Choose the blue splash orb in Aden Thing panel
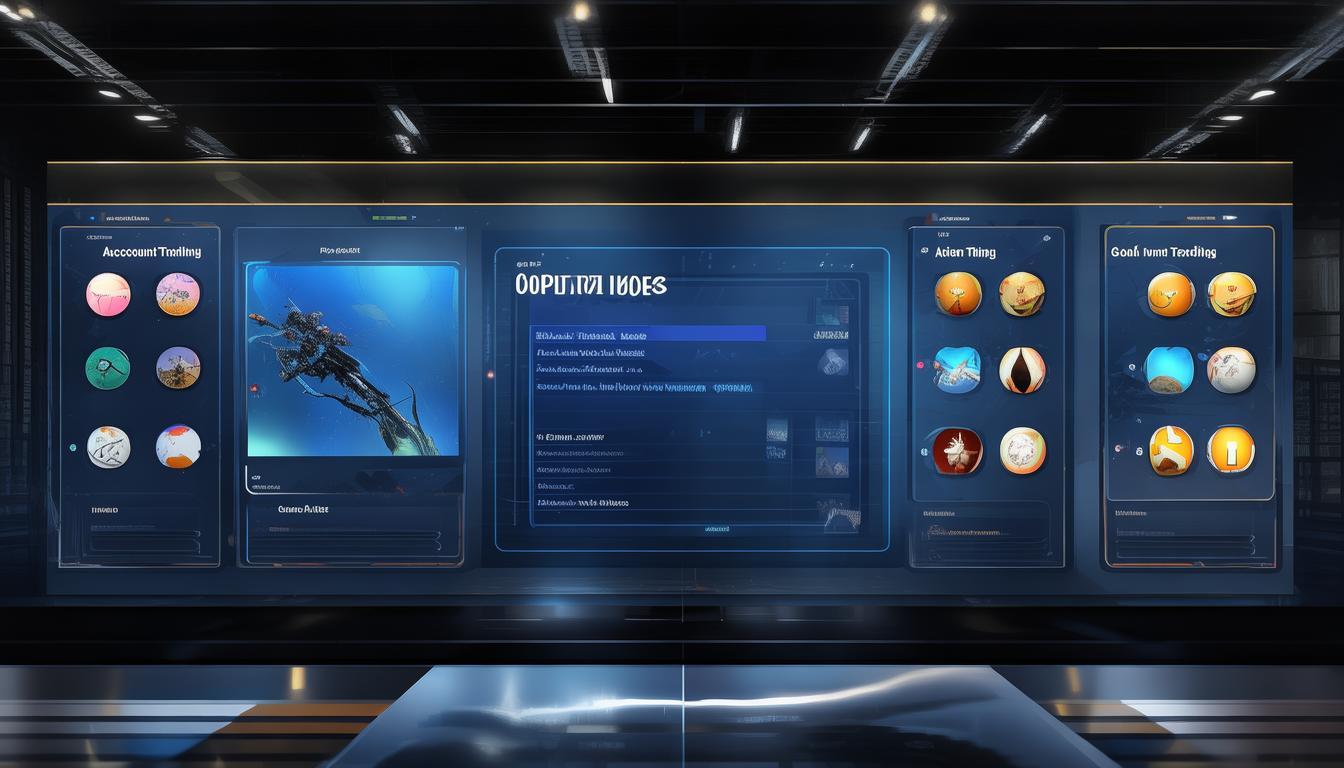Image resolution: width=1344 pixels, height=768 pixels. [957, 370]
